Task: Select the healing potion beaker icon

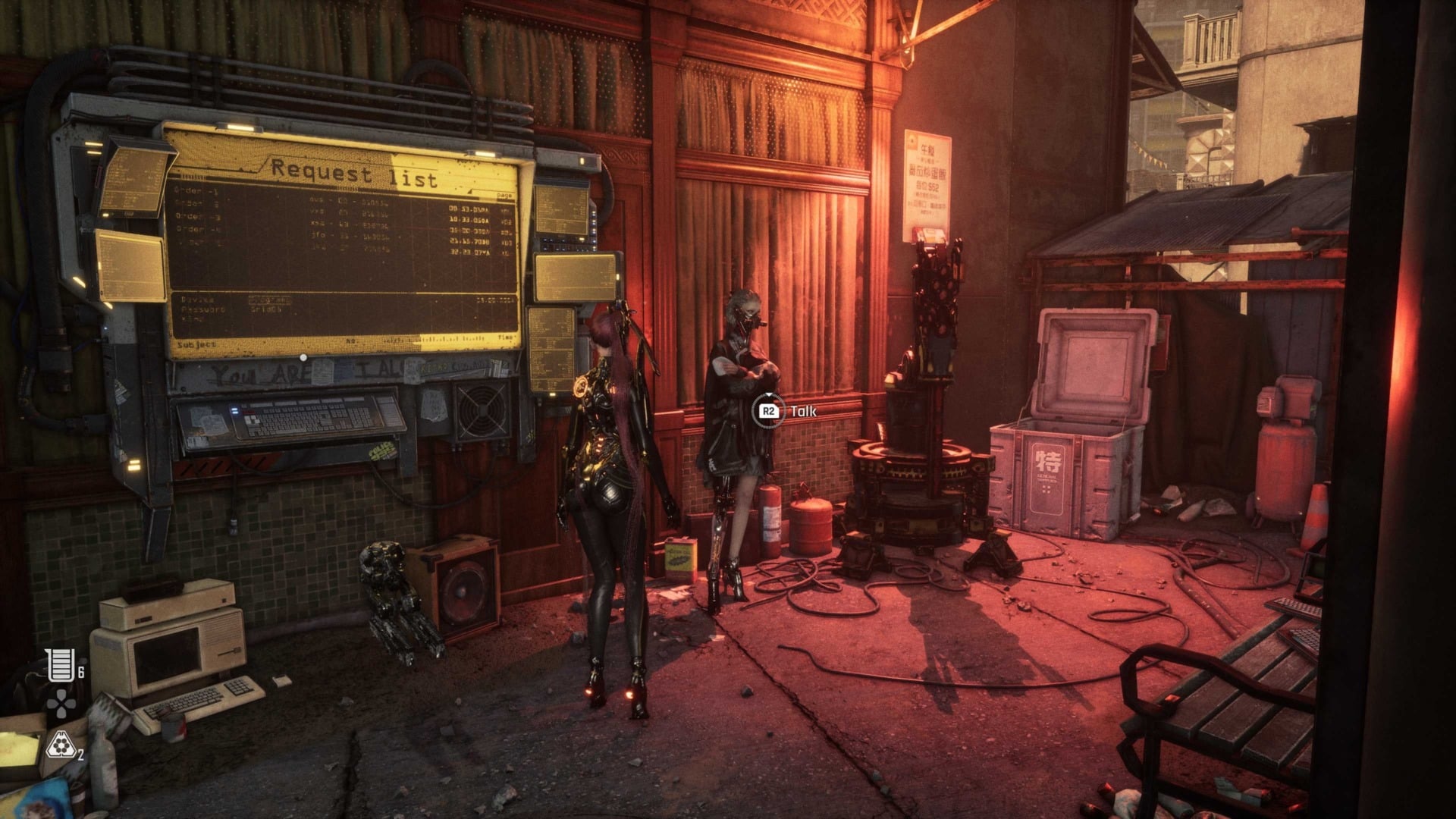Action: point(60,665)
